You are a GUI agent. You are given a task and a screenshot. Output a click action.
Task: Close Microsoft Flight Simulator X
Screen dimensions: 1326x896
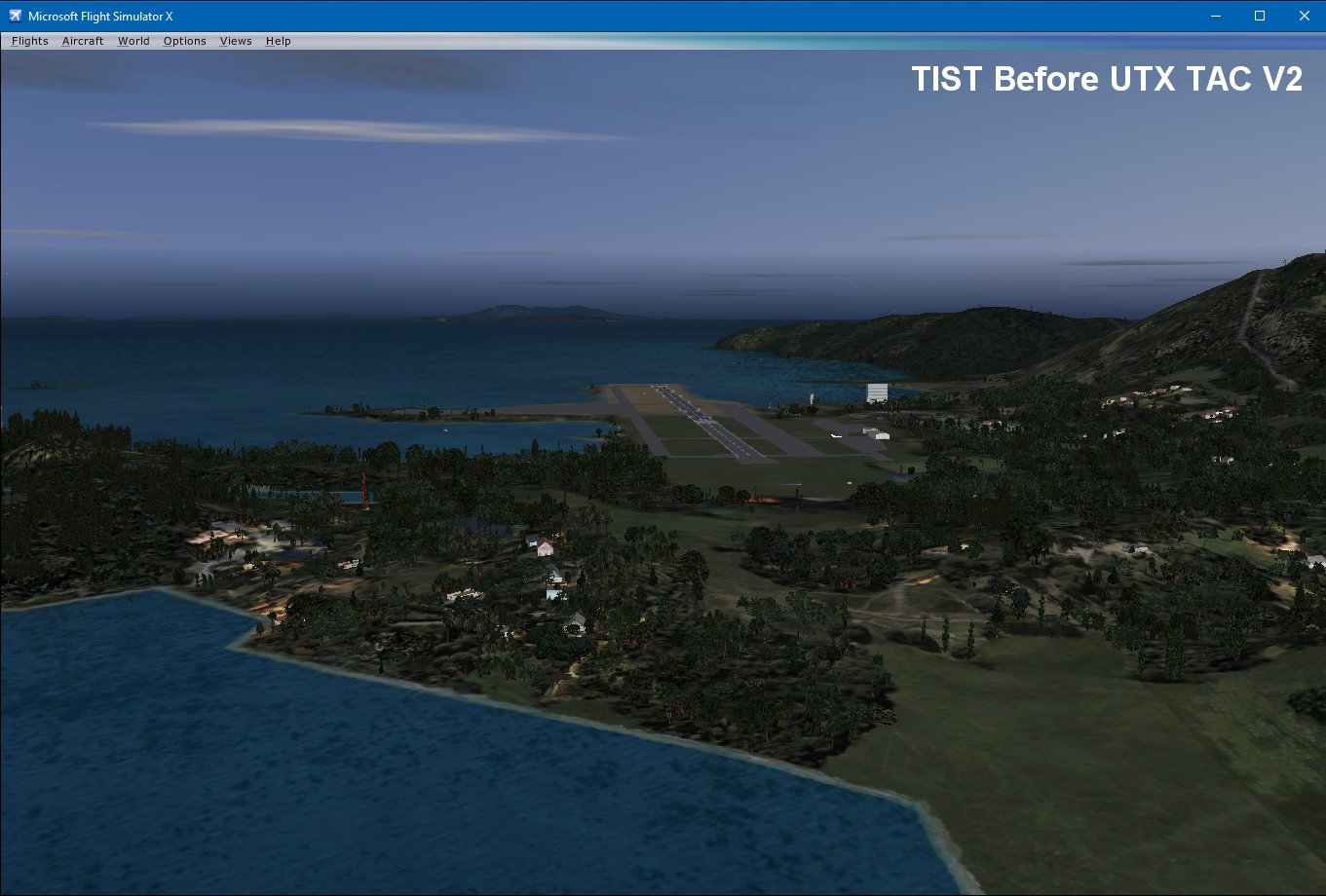pos(1304,16)
